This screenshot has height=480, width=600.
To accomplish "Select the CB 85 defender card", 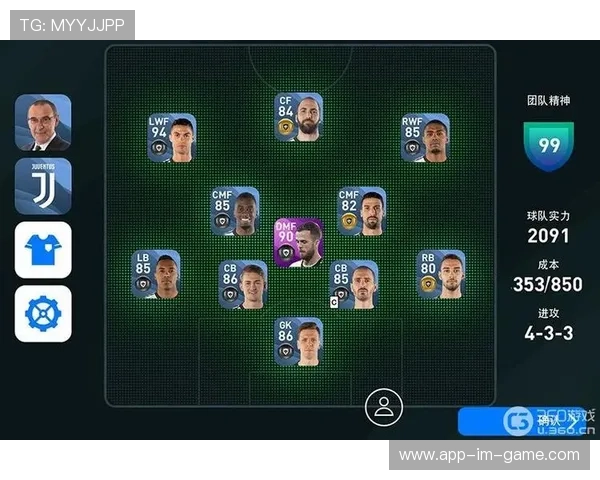I will [x=354, y=284].
